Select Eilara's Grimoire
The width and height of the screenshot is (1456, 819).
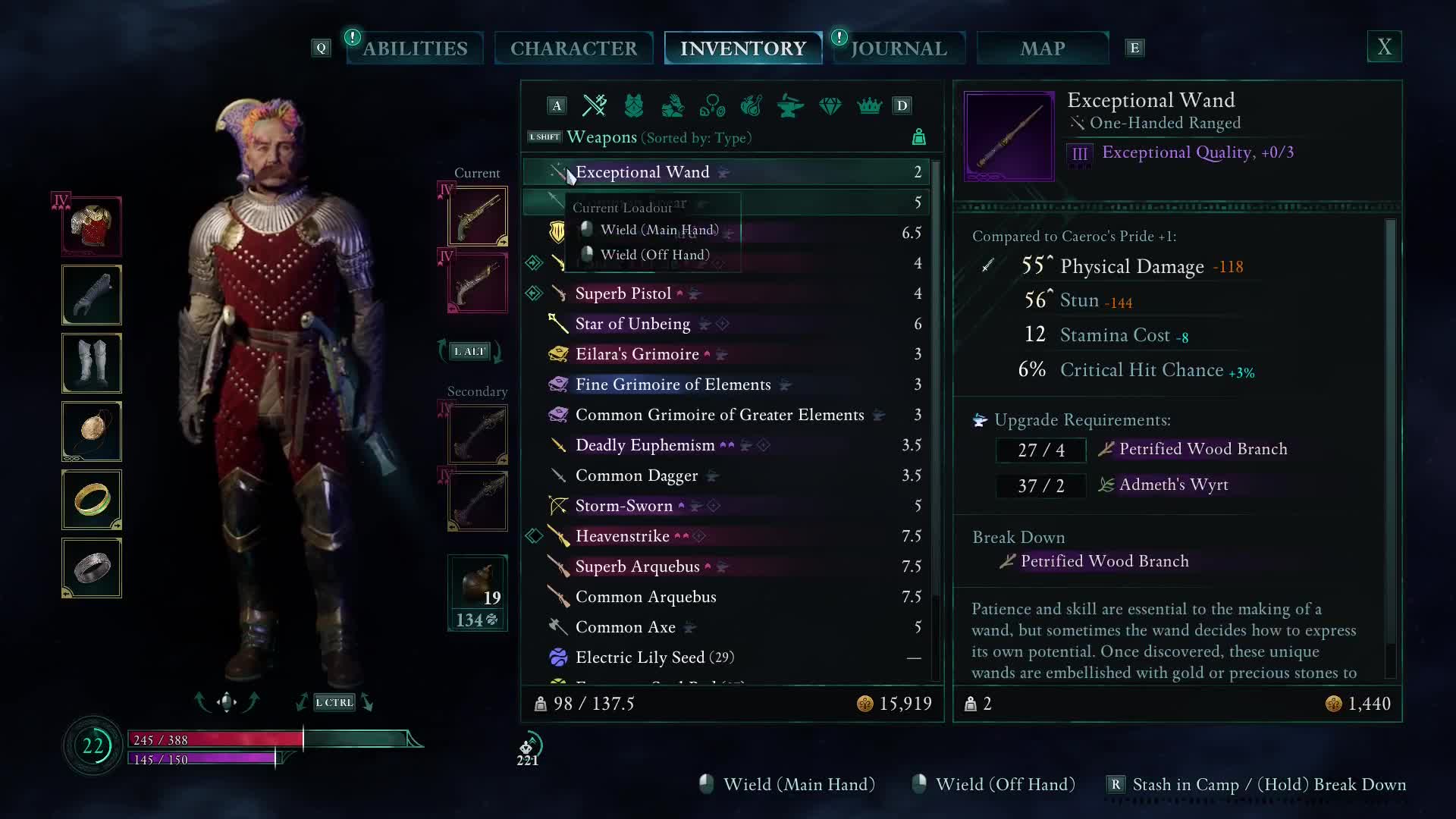(x=637, y=354)
